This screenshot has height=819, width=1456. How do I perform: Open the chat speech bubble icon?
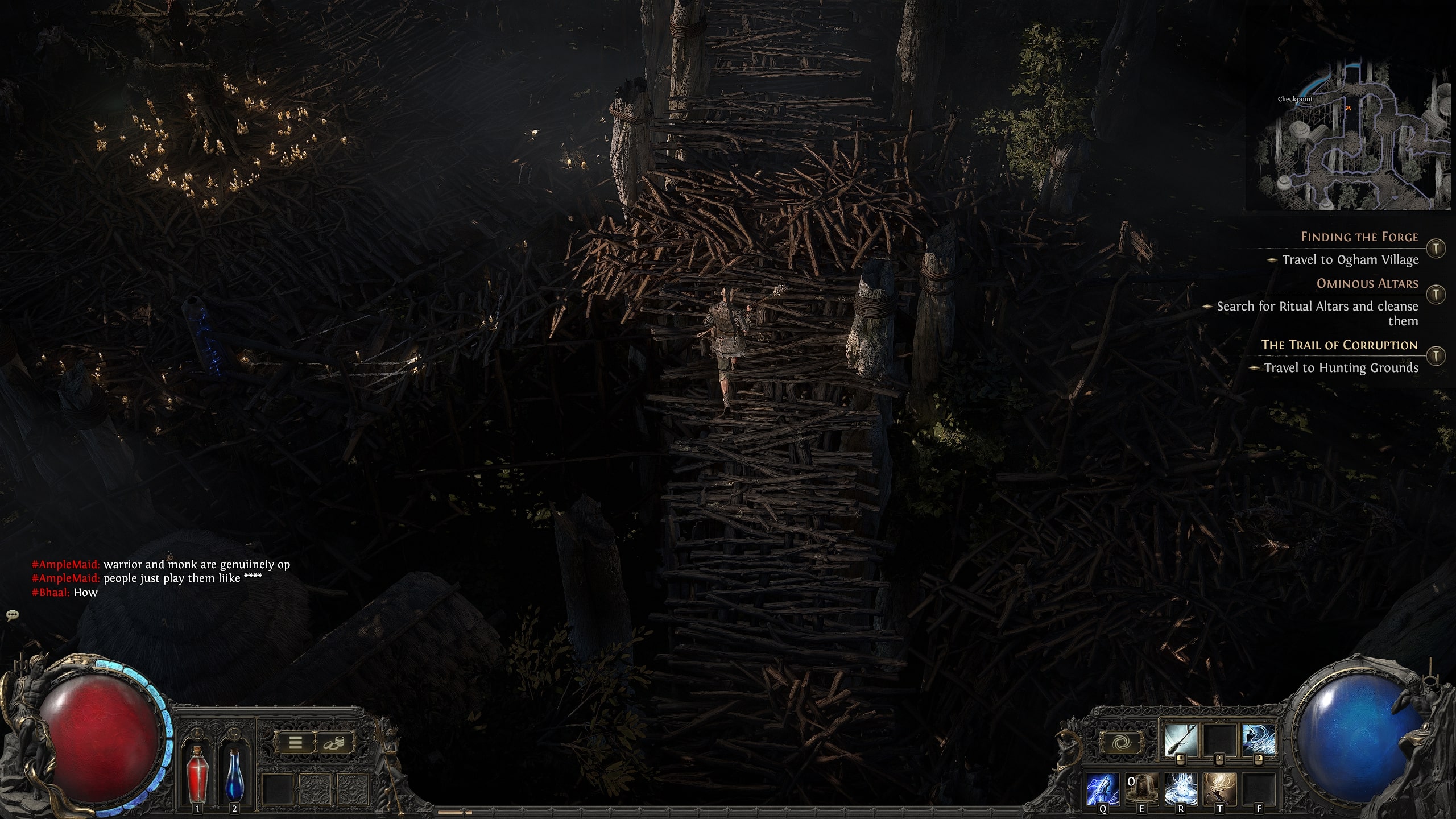13,615
